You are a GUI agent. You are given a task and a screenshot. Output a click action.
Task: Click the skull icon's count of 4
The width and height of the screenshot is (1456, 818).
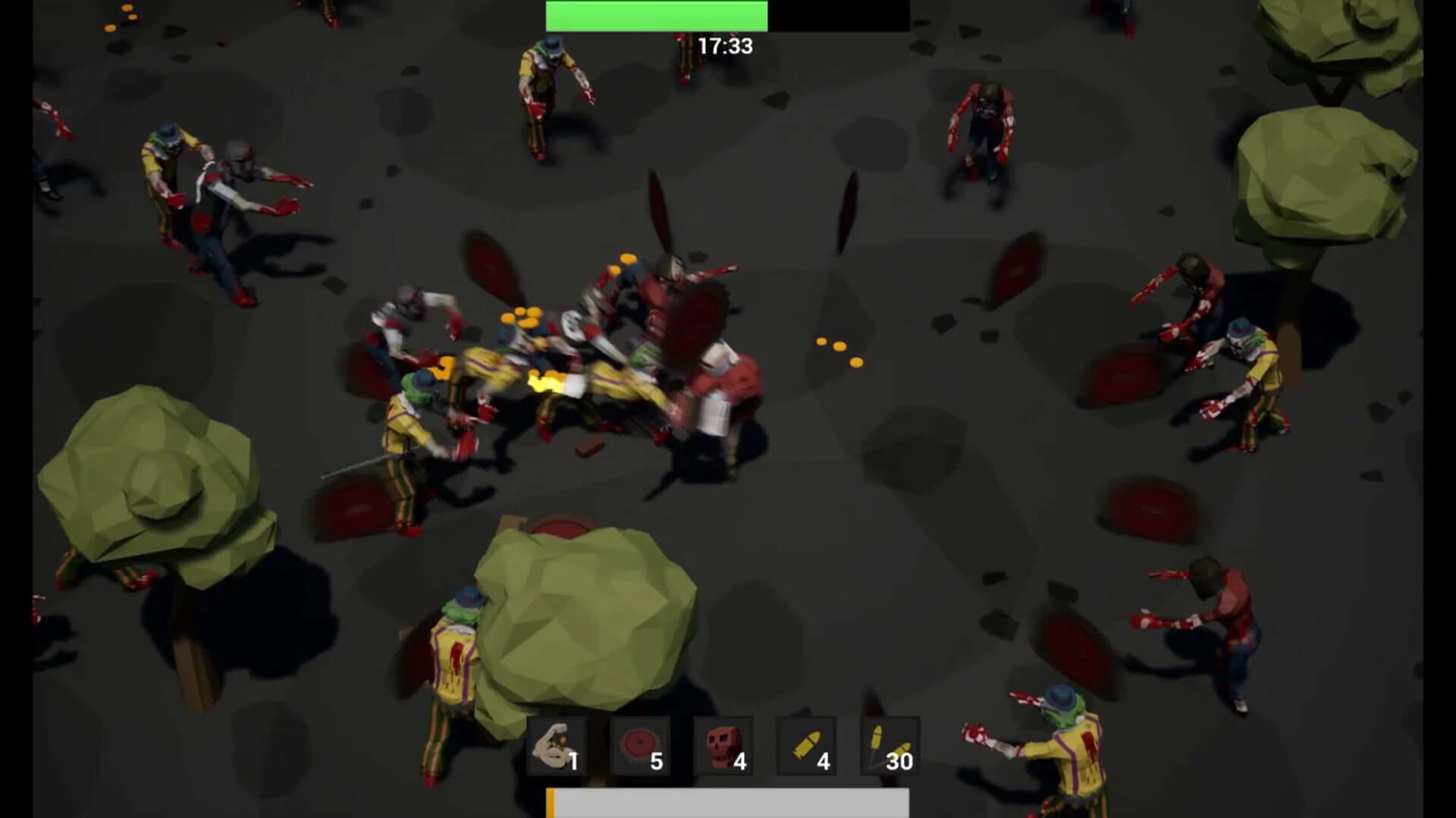(x=739, y=760)
